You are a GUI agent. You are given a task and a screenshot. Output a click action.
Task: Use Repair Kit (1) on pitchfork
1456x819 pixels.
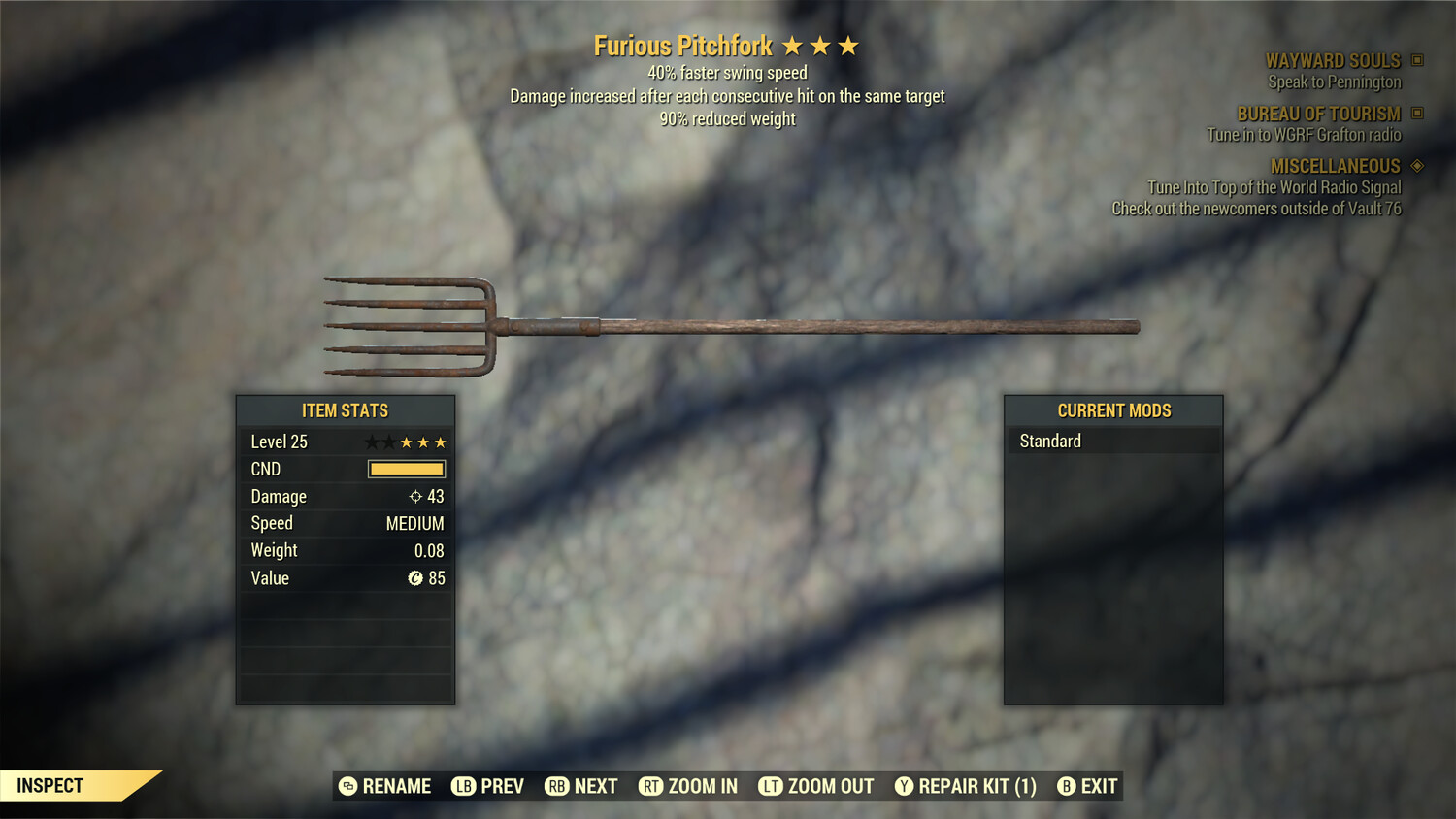pos(966,786)
